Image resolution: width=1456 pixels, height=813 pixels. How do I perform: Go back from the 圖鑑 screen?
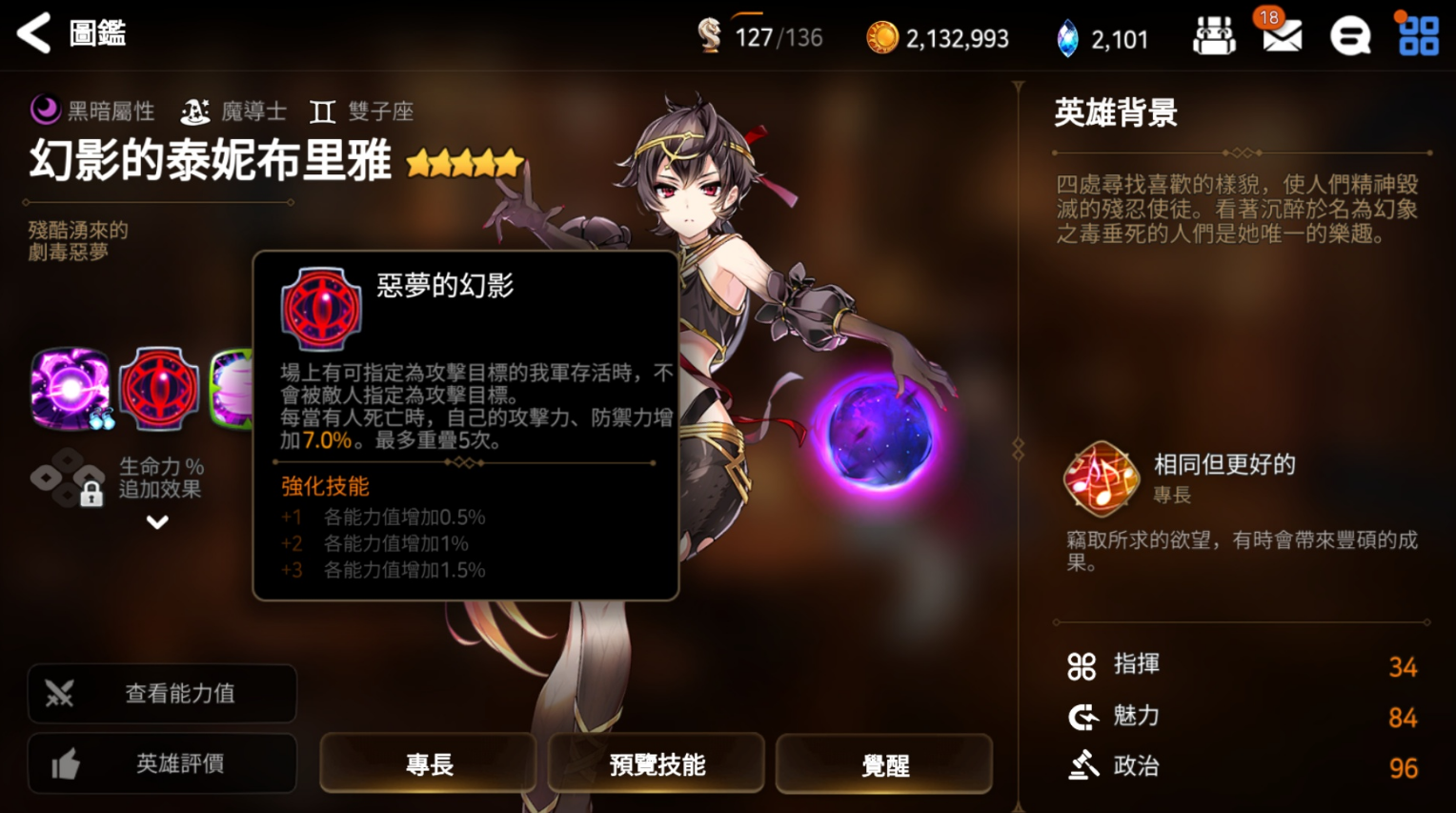click(35, 34)
